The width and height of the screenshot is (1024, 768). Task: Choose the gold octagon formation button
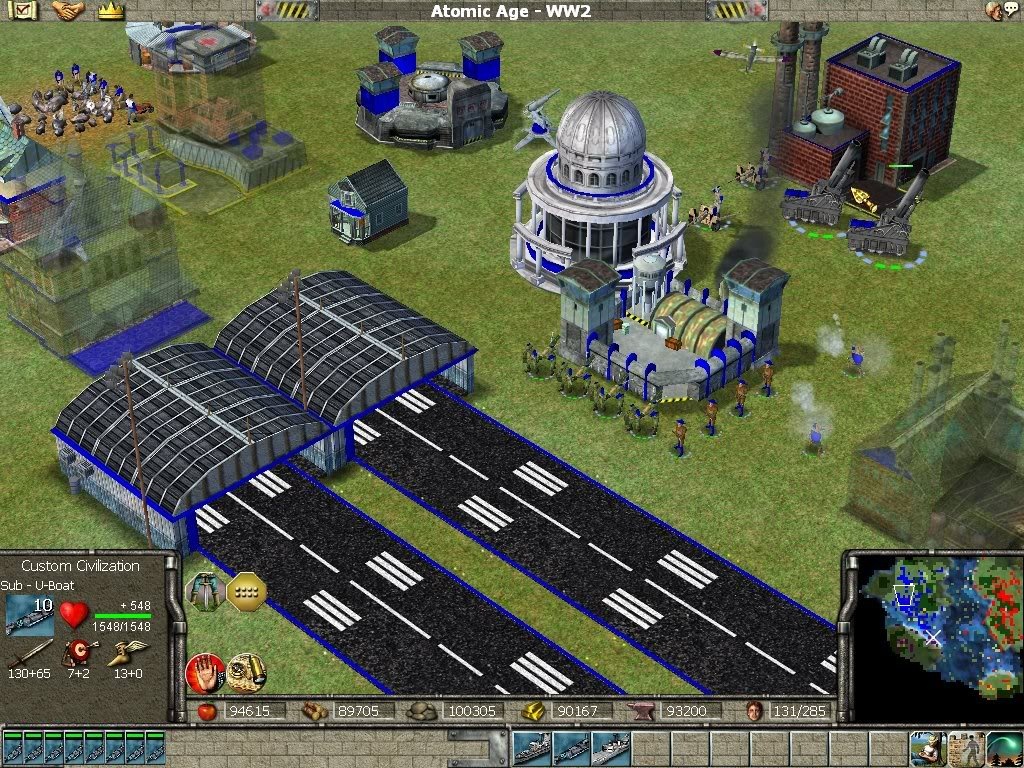pos(246,593)
